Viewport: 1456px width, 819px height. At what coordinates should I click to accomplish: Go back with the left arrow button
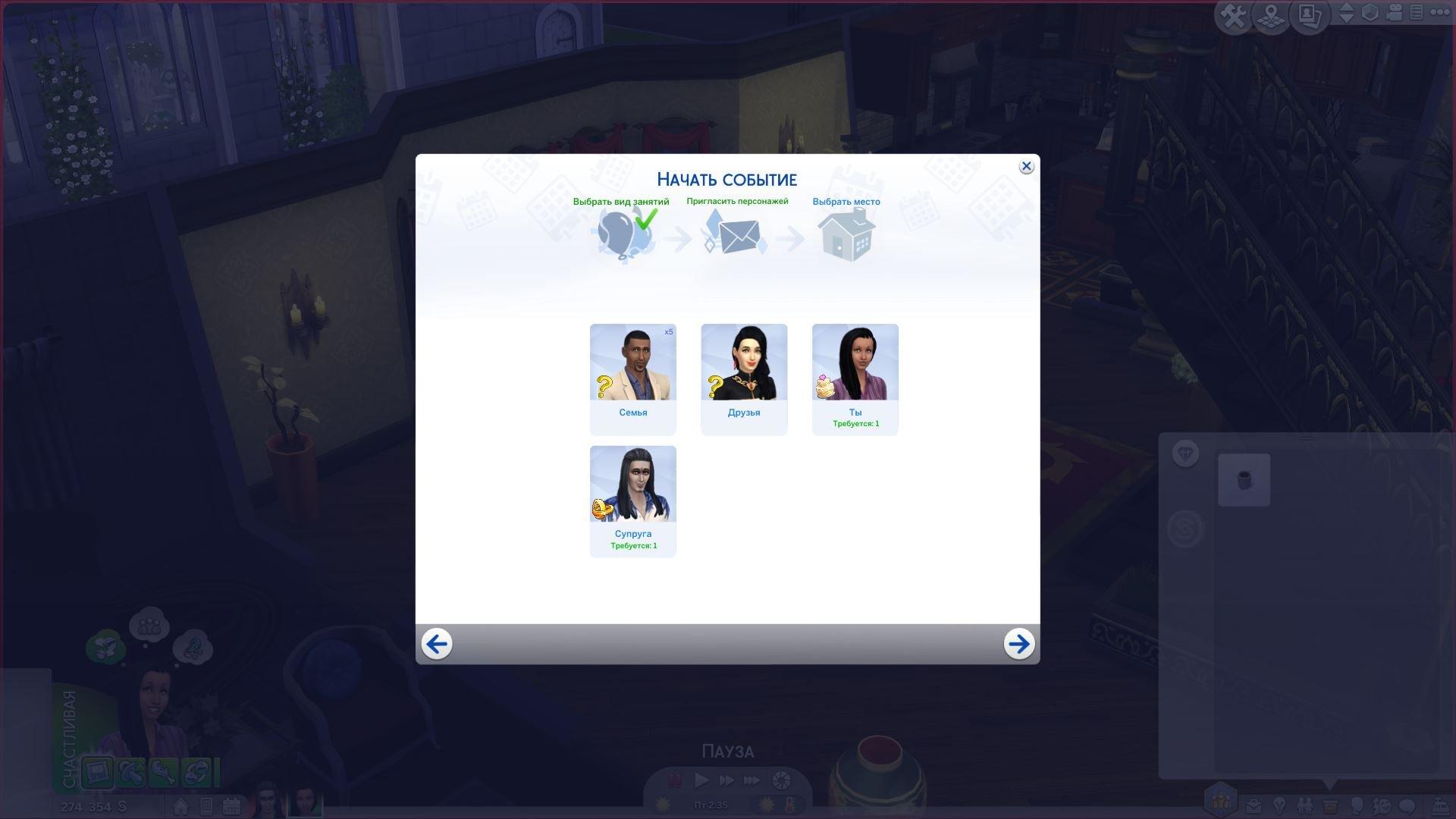coord(437,644)
